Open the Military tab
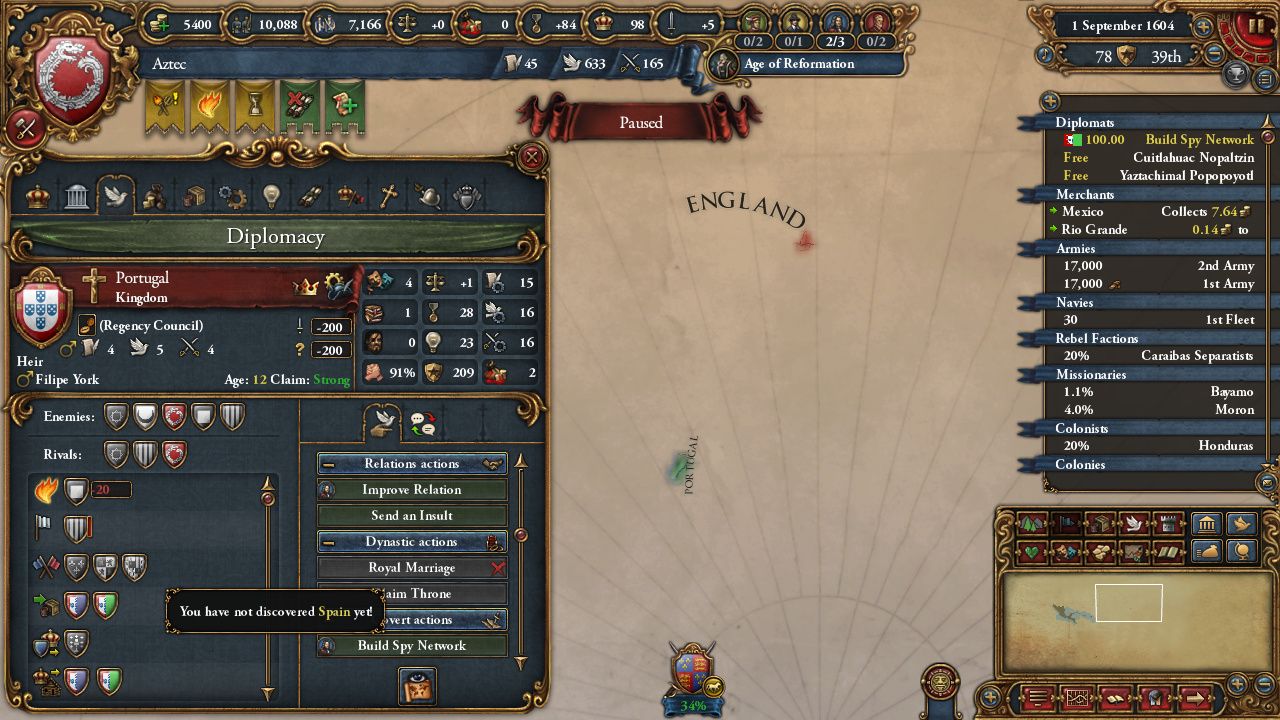This screenshot has width=1280, height=720. coord(430,197)
